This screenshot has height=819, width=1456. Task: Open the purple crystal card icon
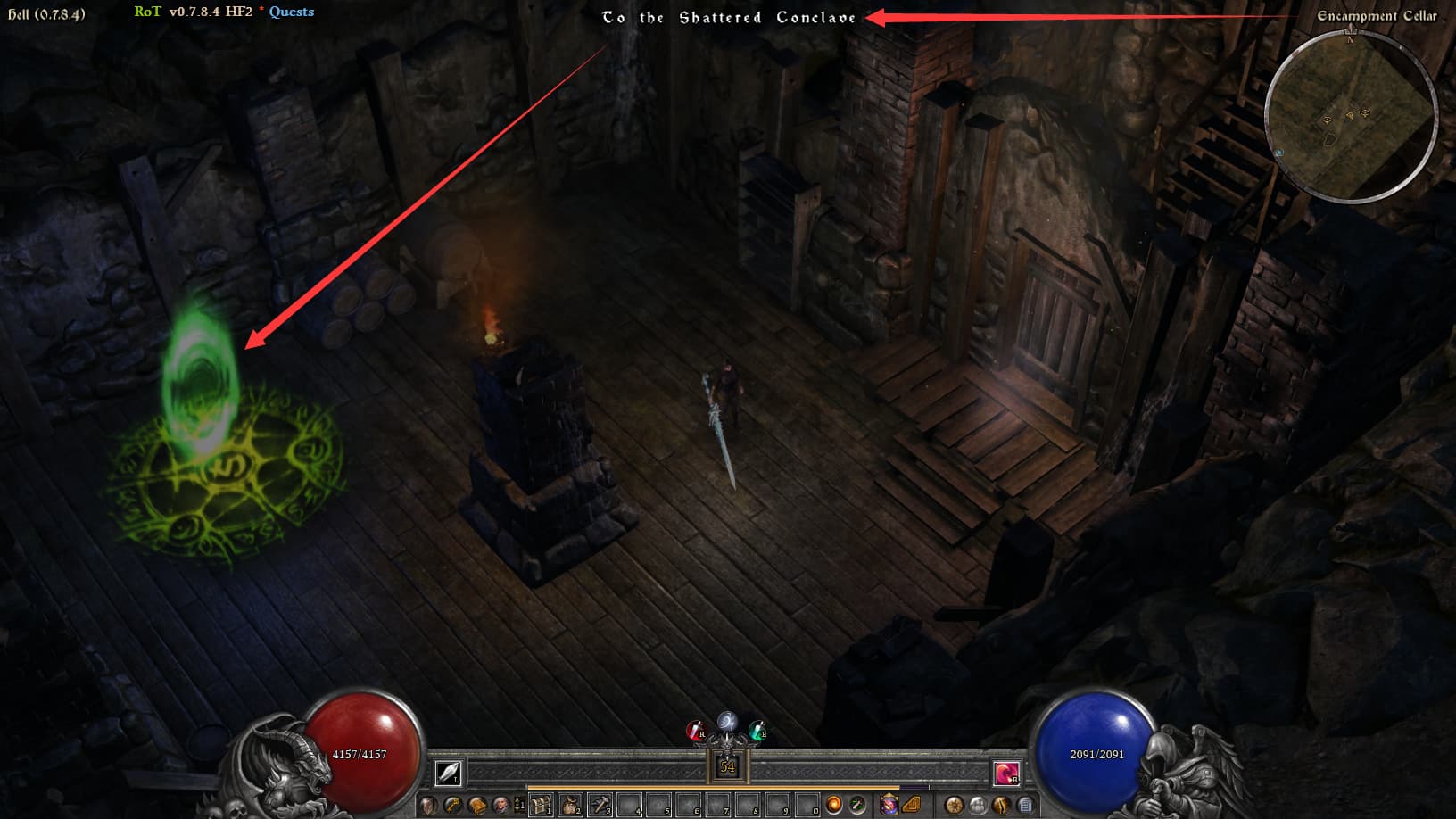coord(889,806)
